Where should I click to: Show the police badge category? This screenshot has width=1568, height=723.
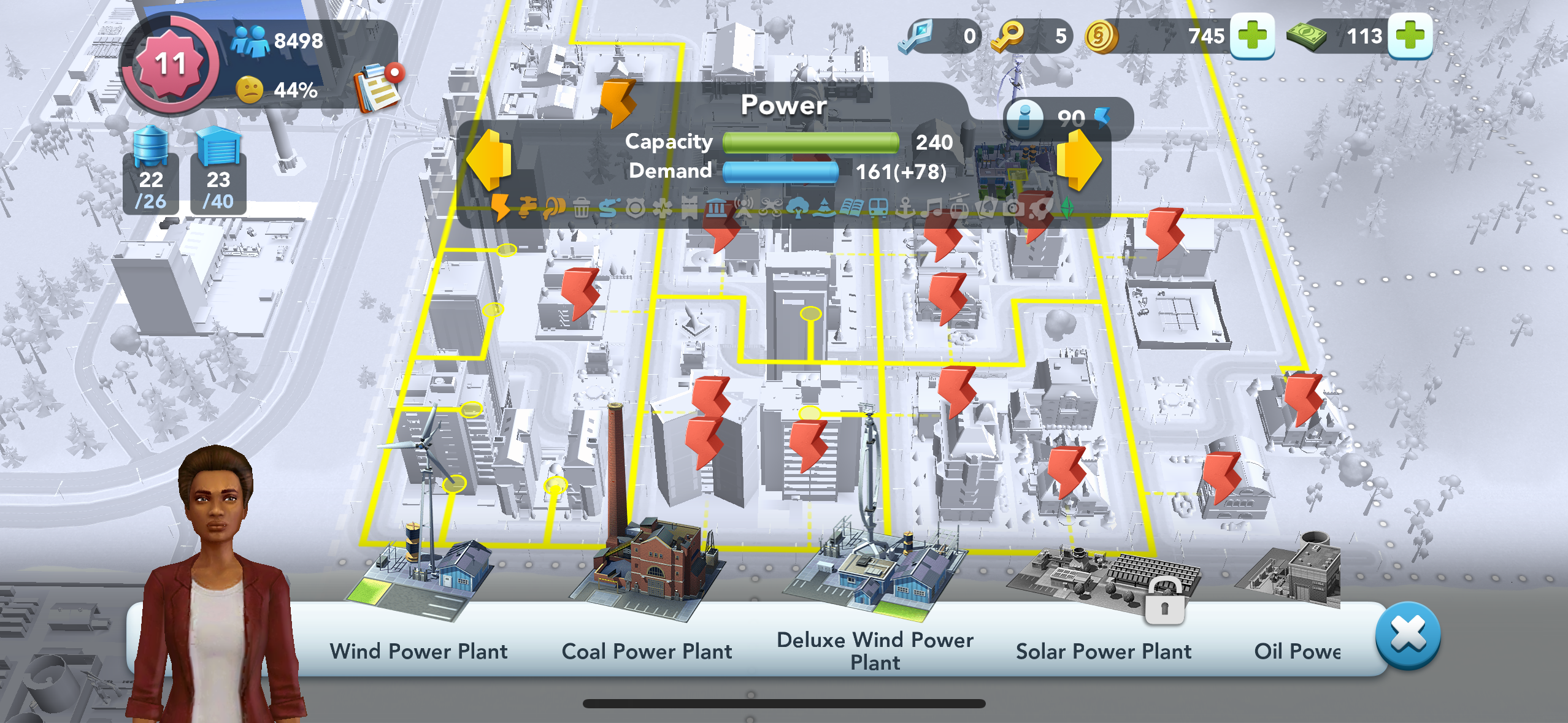coord(635,208)
